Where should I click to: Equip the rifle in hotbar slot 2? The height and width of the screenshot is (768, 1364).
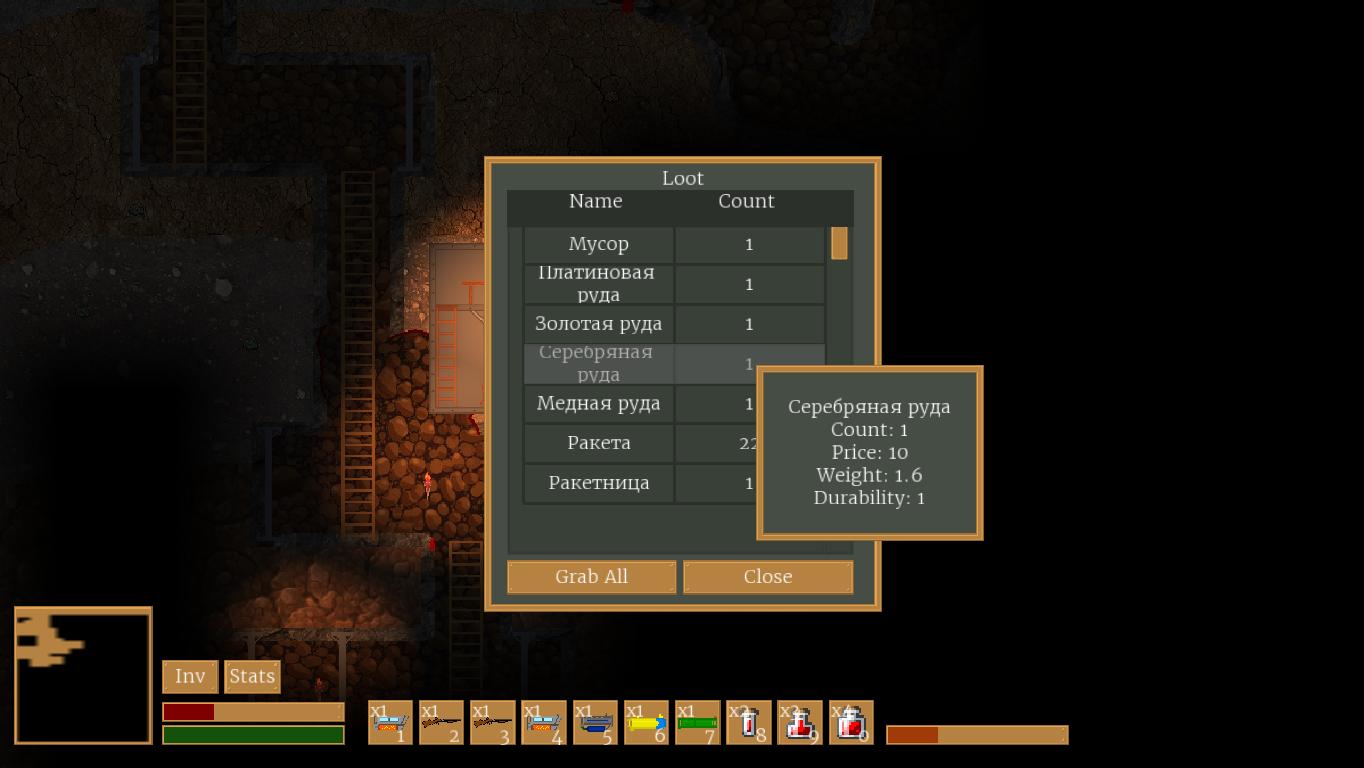[441, 722]
